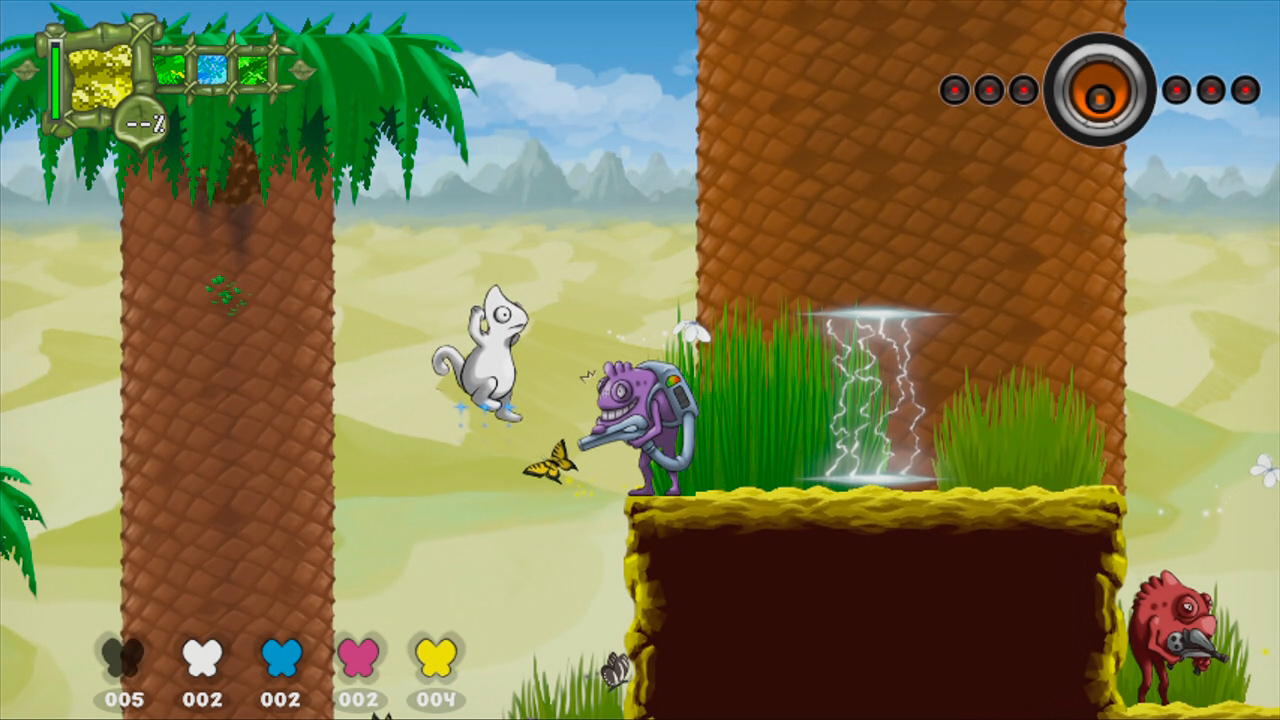Select the blue butterfly counter icon

281,659
